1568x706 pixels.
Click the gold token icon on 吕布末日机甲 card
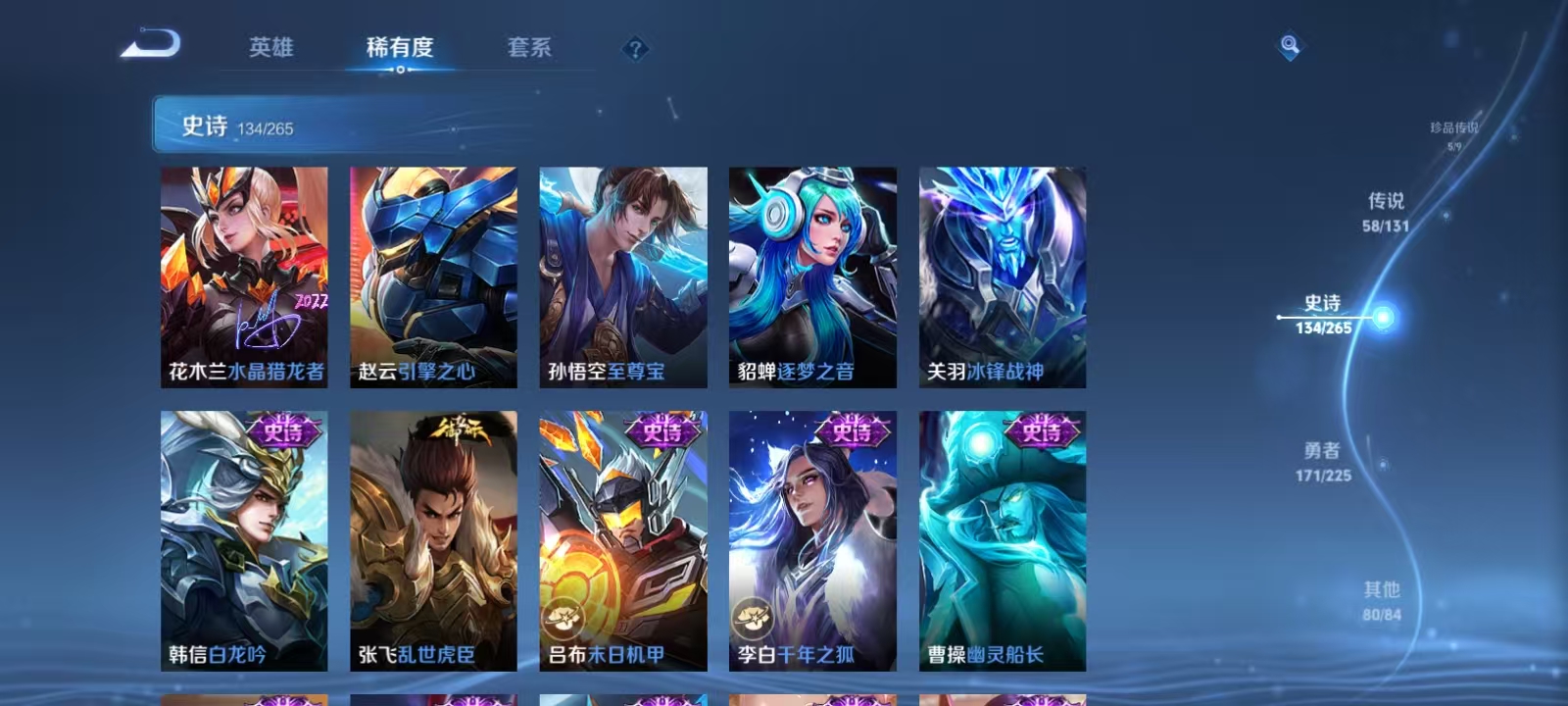566,617
